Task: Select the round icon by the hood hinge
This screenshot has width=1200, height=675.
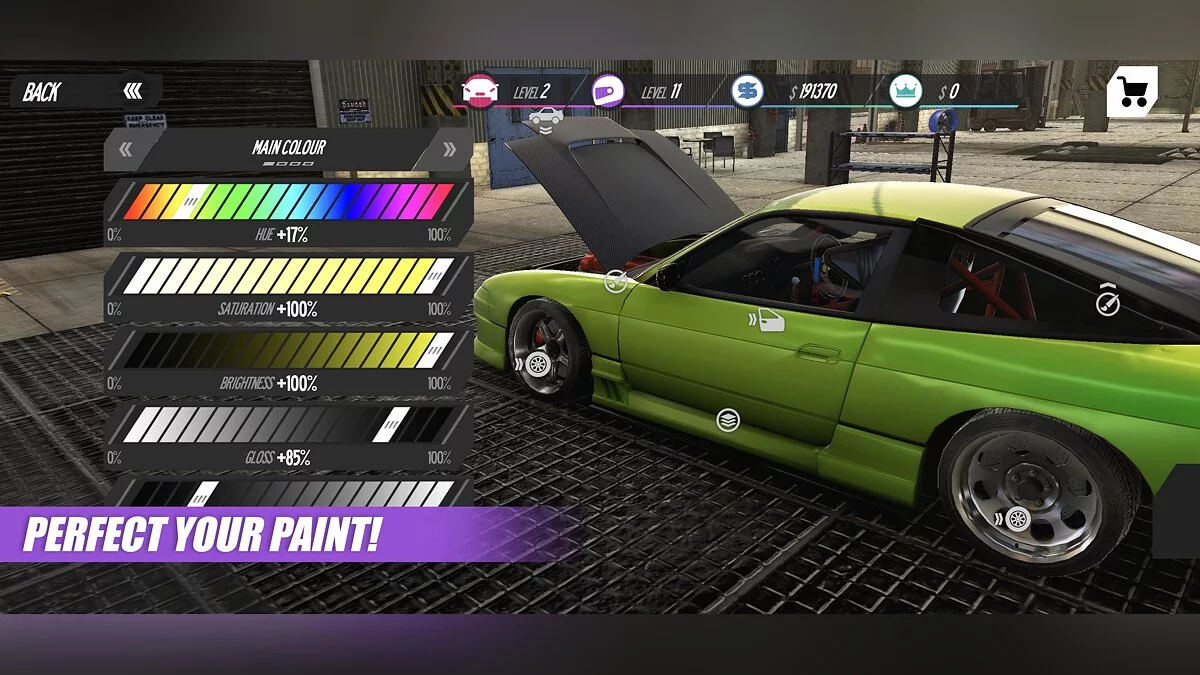Action: (x=616, y=283)
